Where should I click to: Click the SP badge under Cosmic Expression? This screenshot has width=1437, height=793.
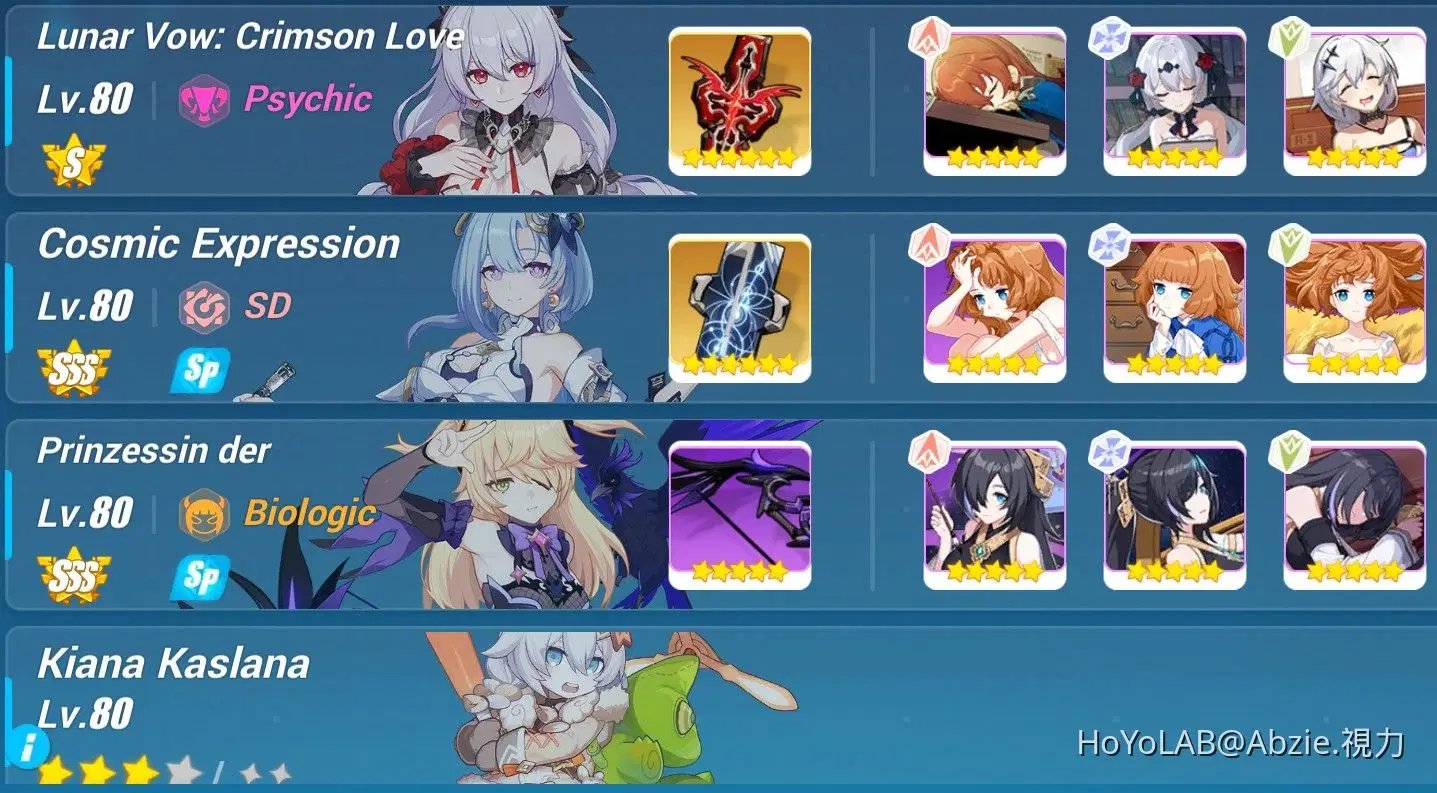(x=200, y=371)
